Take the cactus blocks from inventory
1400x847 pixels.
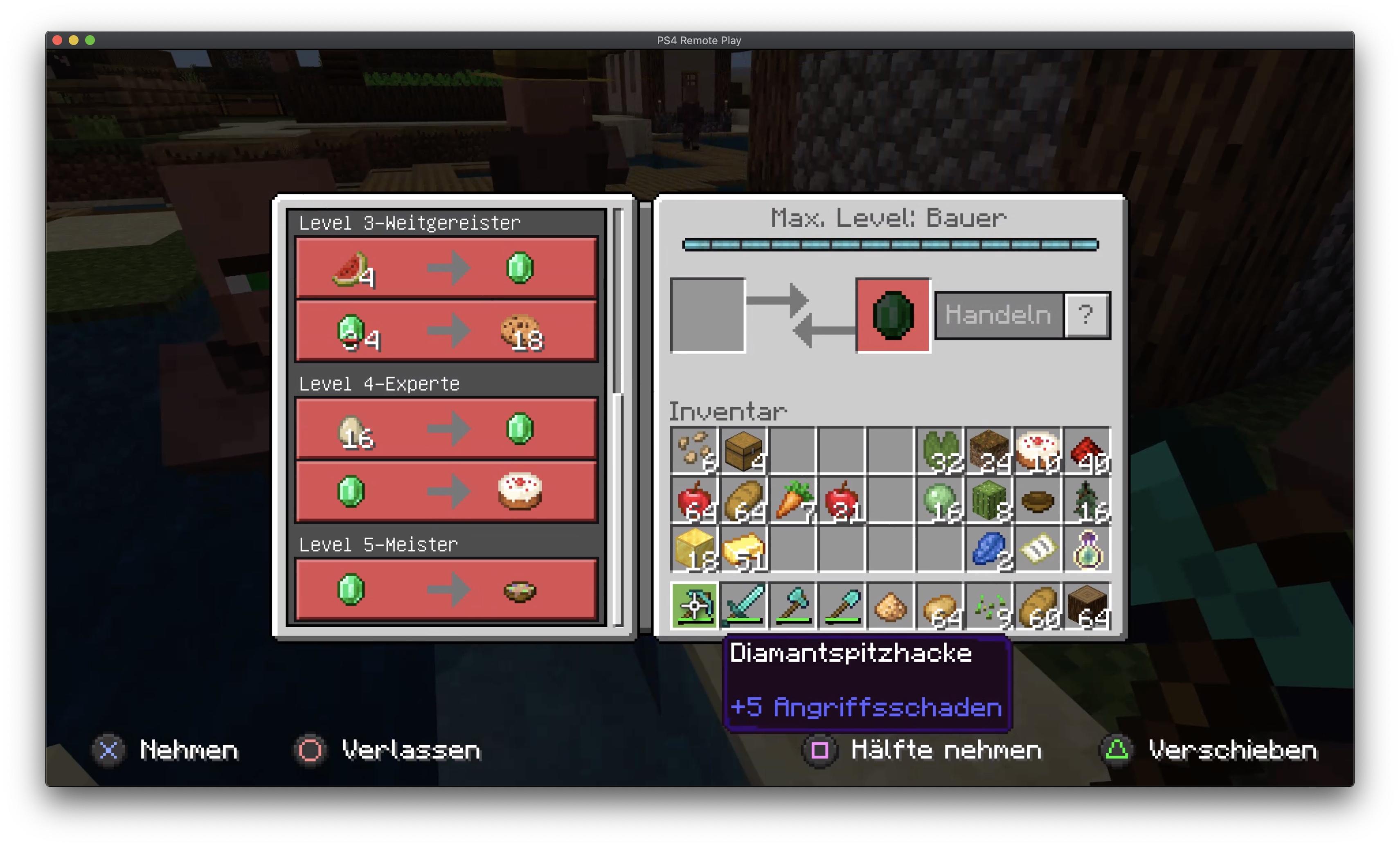pos(989,500)
